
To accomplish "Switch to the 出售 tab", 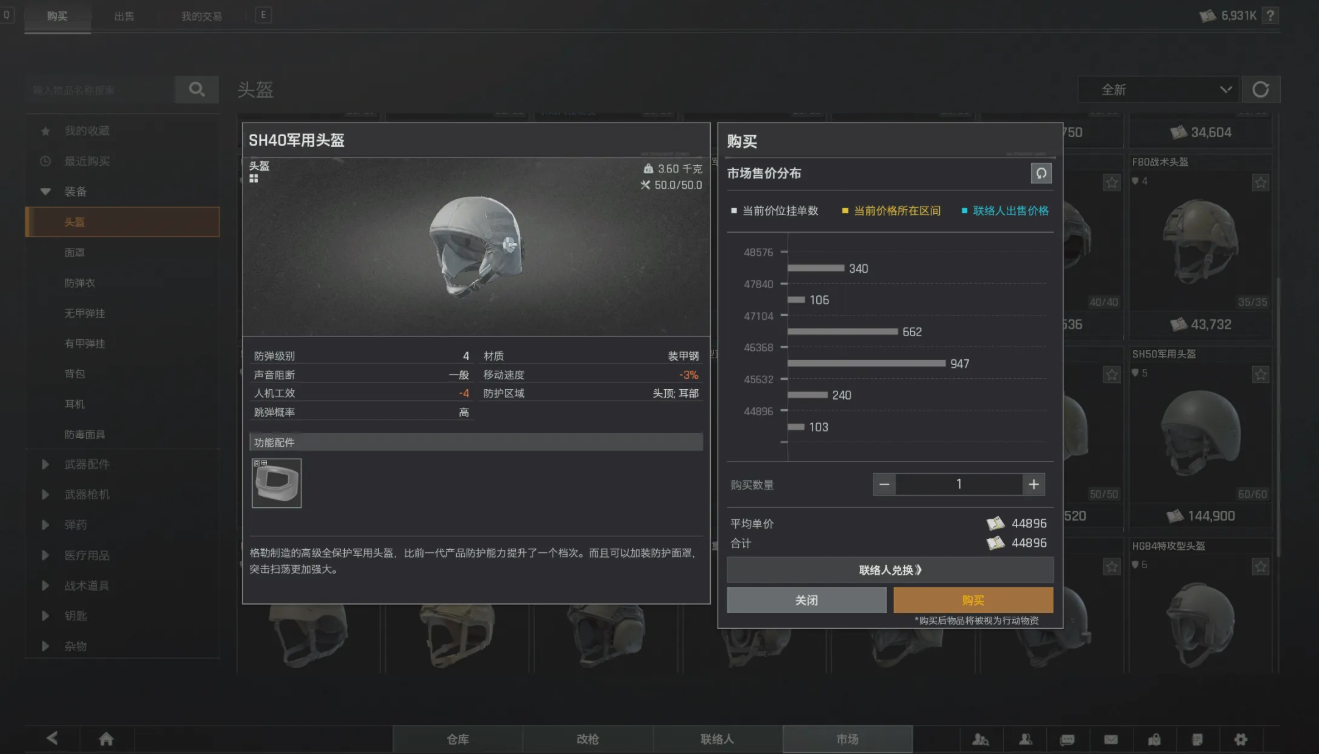I will click(124, 16).
